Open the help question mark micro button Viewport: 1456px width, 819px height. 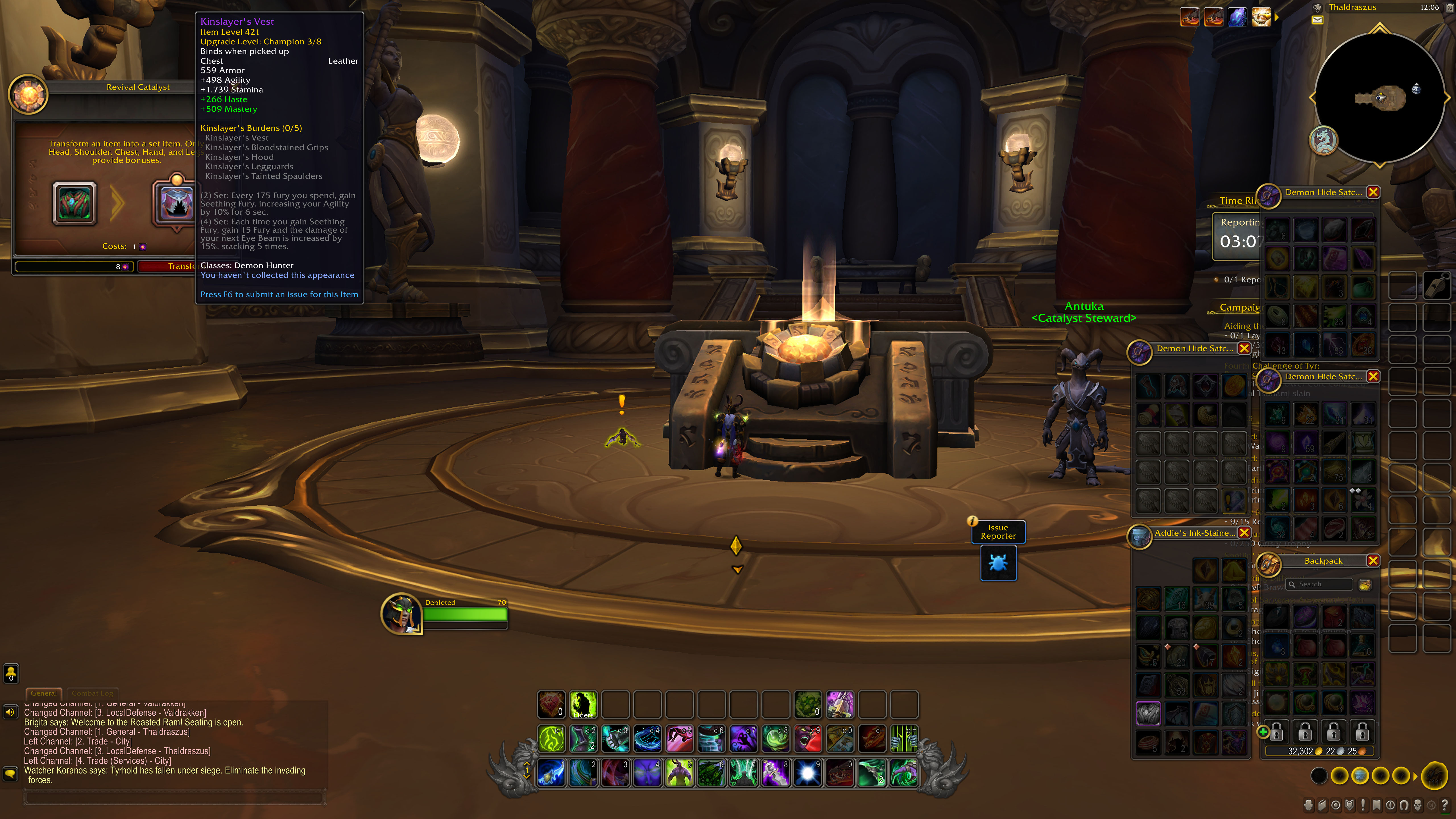click(1444, 805)
